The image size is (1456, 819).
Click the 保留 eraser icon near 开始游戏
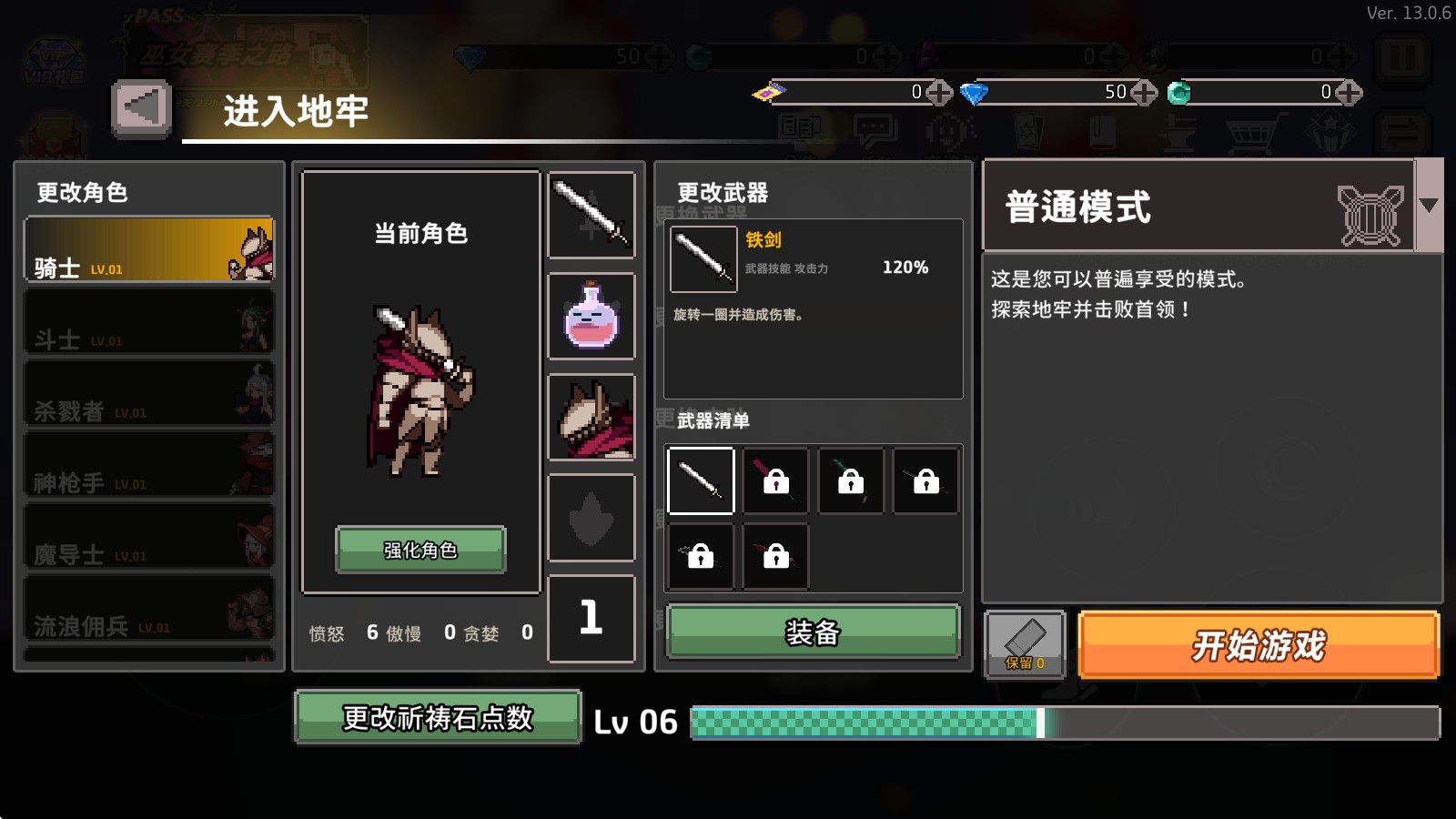pyautogui.click(x=1026, y=642)
